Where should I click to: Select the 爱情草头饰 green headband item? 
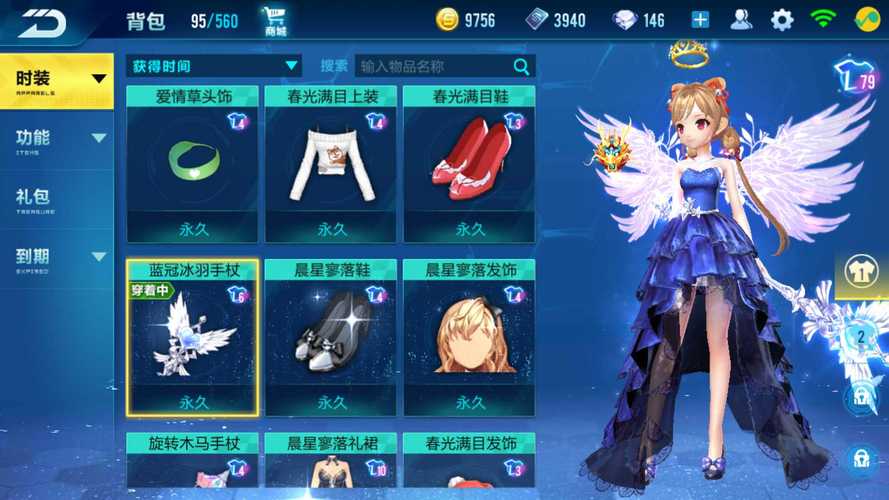(192, 164)
